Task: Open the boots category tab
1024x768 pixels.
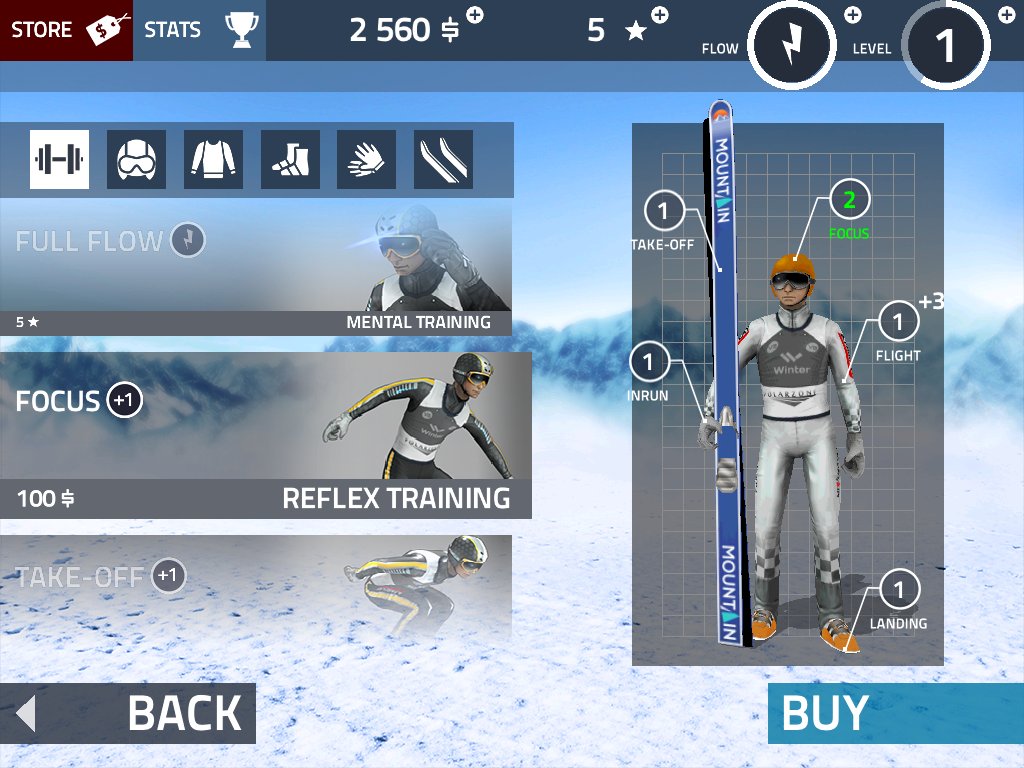Action: click(290, 160)
